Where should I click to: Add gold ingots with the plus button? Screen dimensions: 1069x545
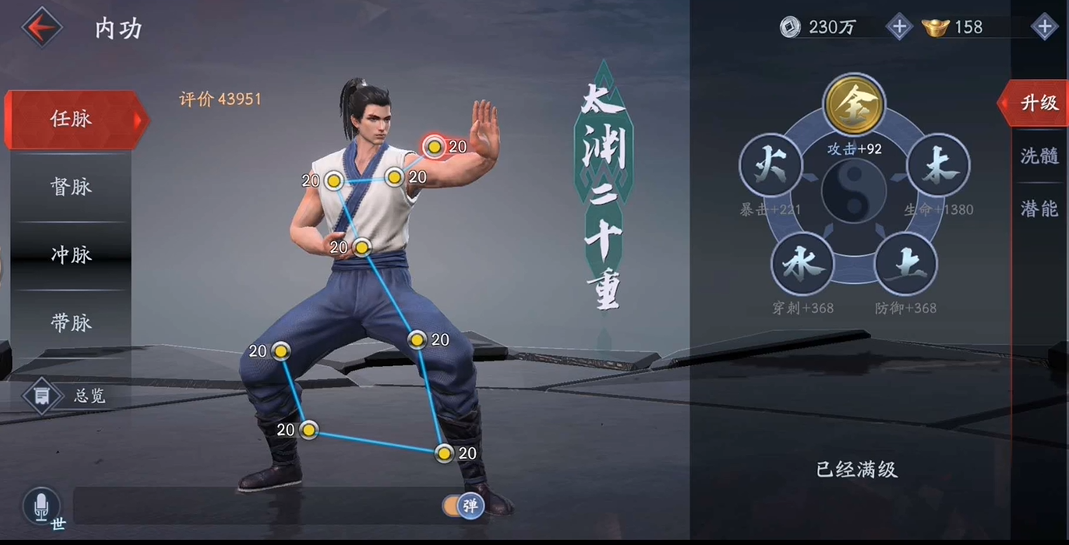1044,27
